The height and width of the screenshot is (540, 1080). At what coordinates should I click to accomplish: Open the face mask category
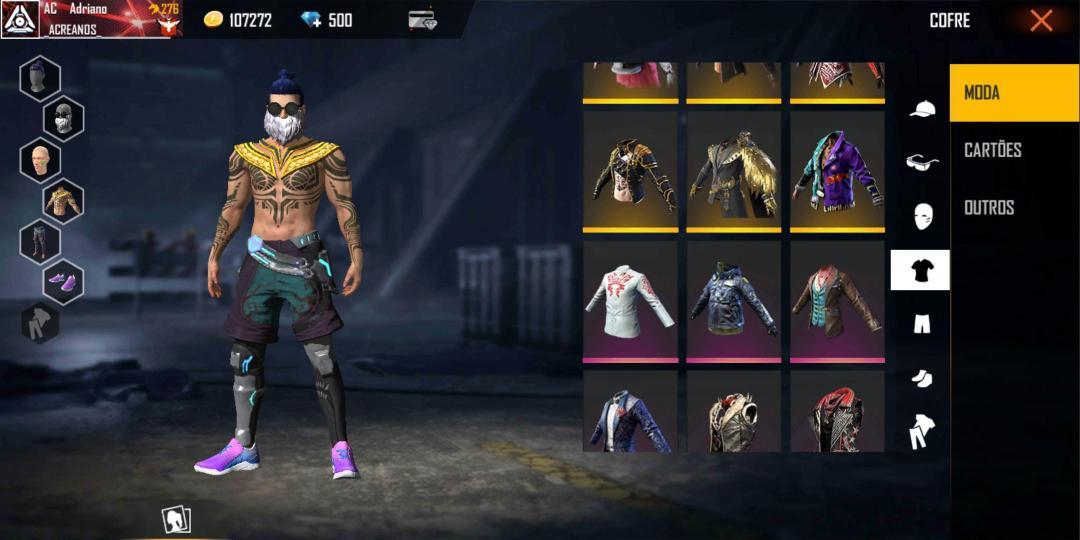(x=921, y=215)
